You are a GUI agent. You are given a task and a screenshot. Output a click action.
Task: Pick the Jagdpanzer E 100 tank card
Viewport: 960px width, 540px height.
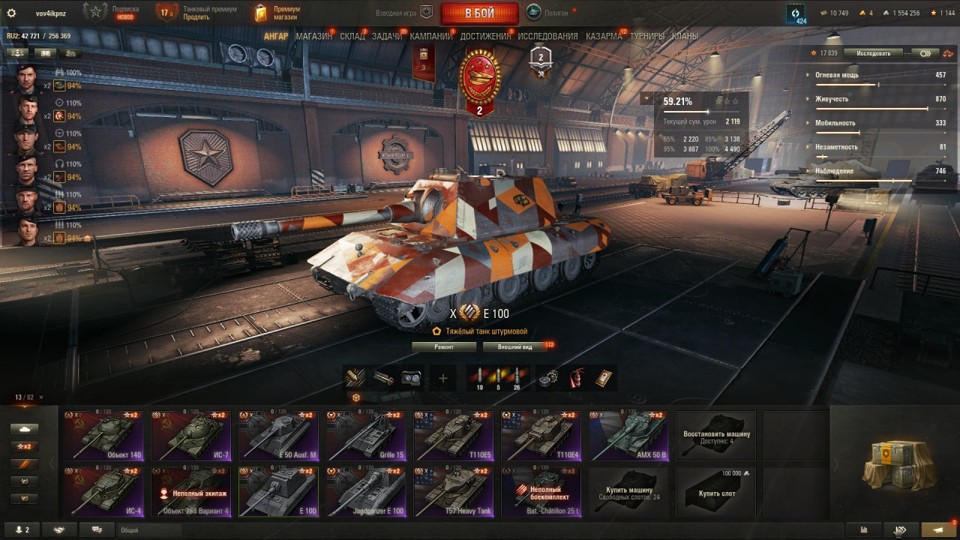[367, 491]
